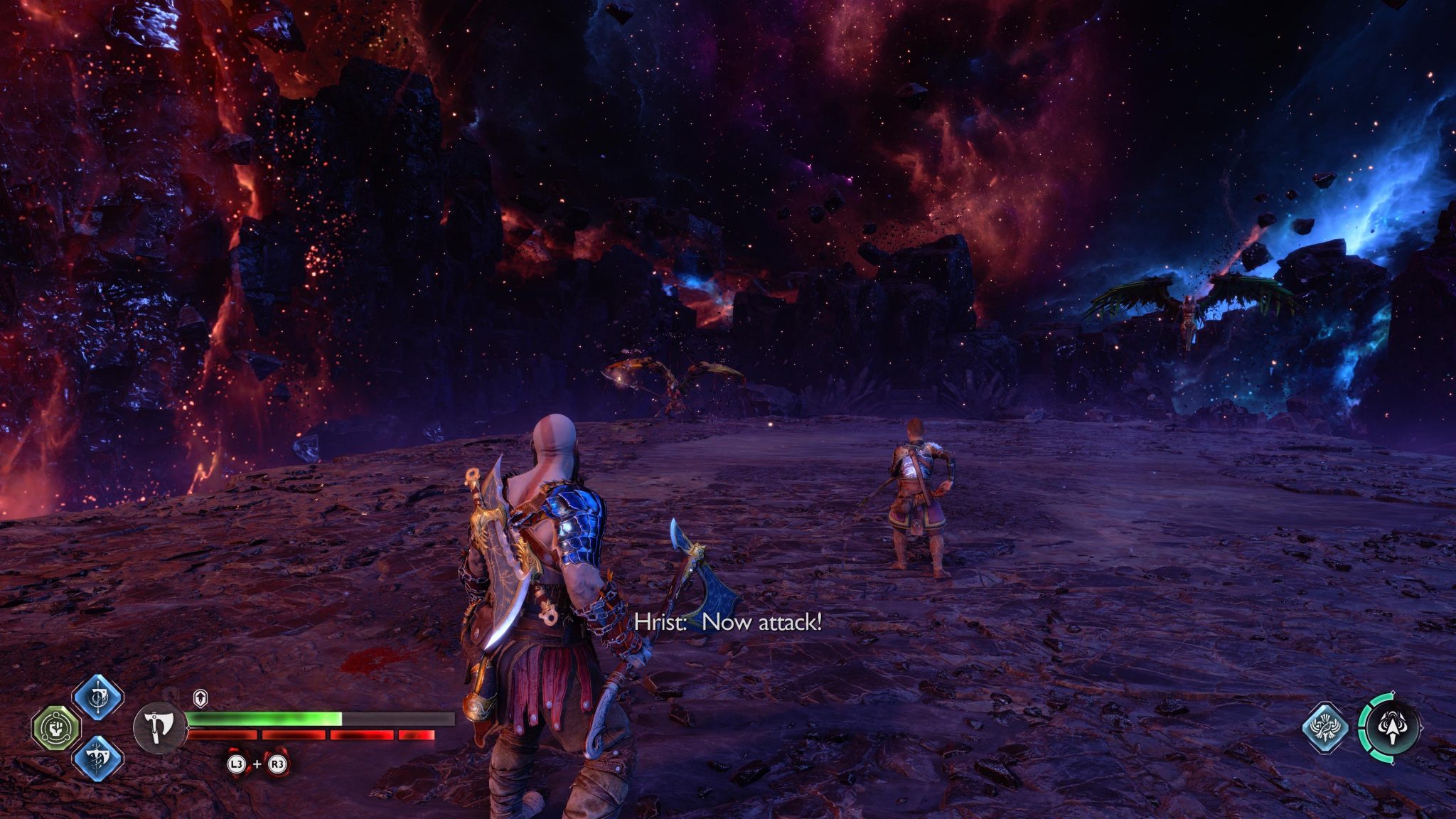The height and width of the screenshot is (819, 1456).
Task: Trigger the upper blue runic attack
Action: pyautogui.click(x=97, y=698)
